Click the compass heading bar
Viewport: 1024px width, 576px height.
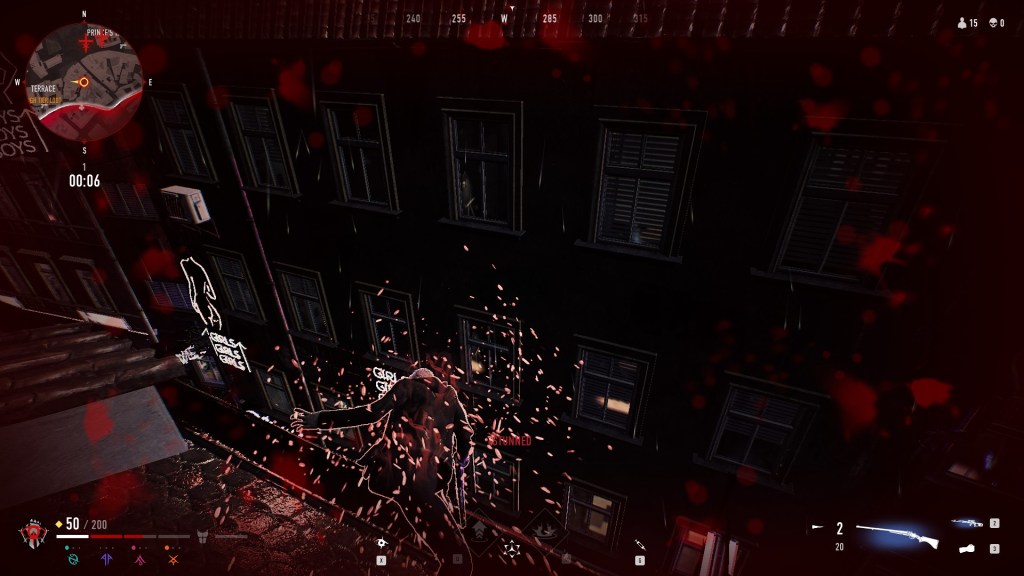click(x=511, y=19)
